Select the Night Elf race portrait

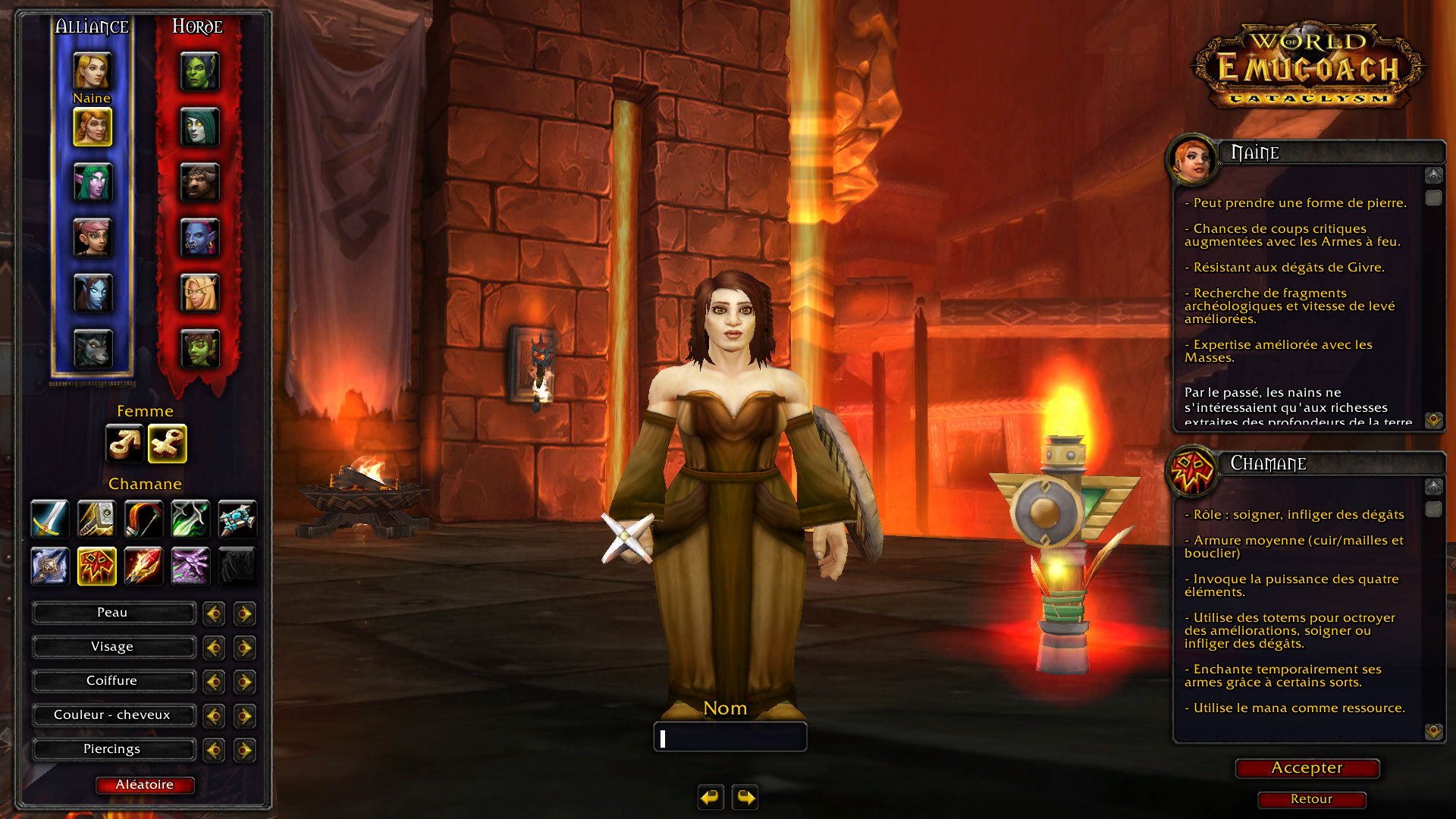click(93, 183)
